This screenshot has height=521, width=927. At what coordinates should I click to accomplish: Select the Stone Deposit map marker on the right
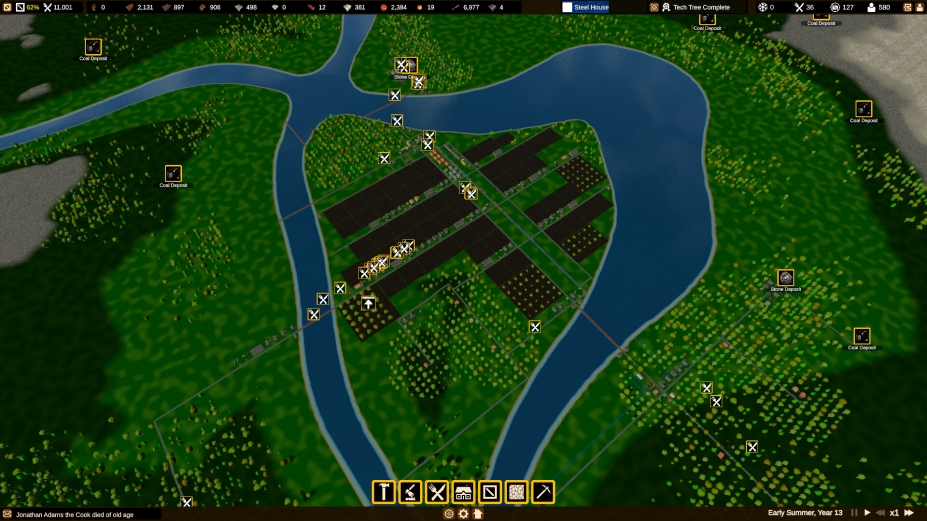click(786, 277)
